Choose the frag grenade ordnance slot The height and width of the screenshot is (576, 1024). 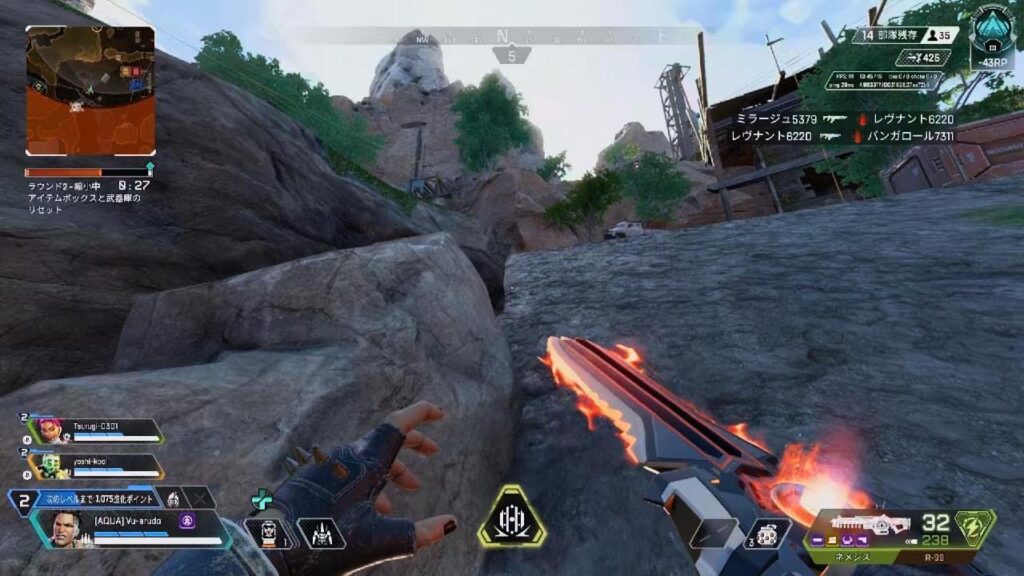[767, 533]
